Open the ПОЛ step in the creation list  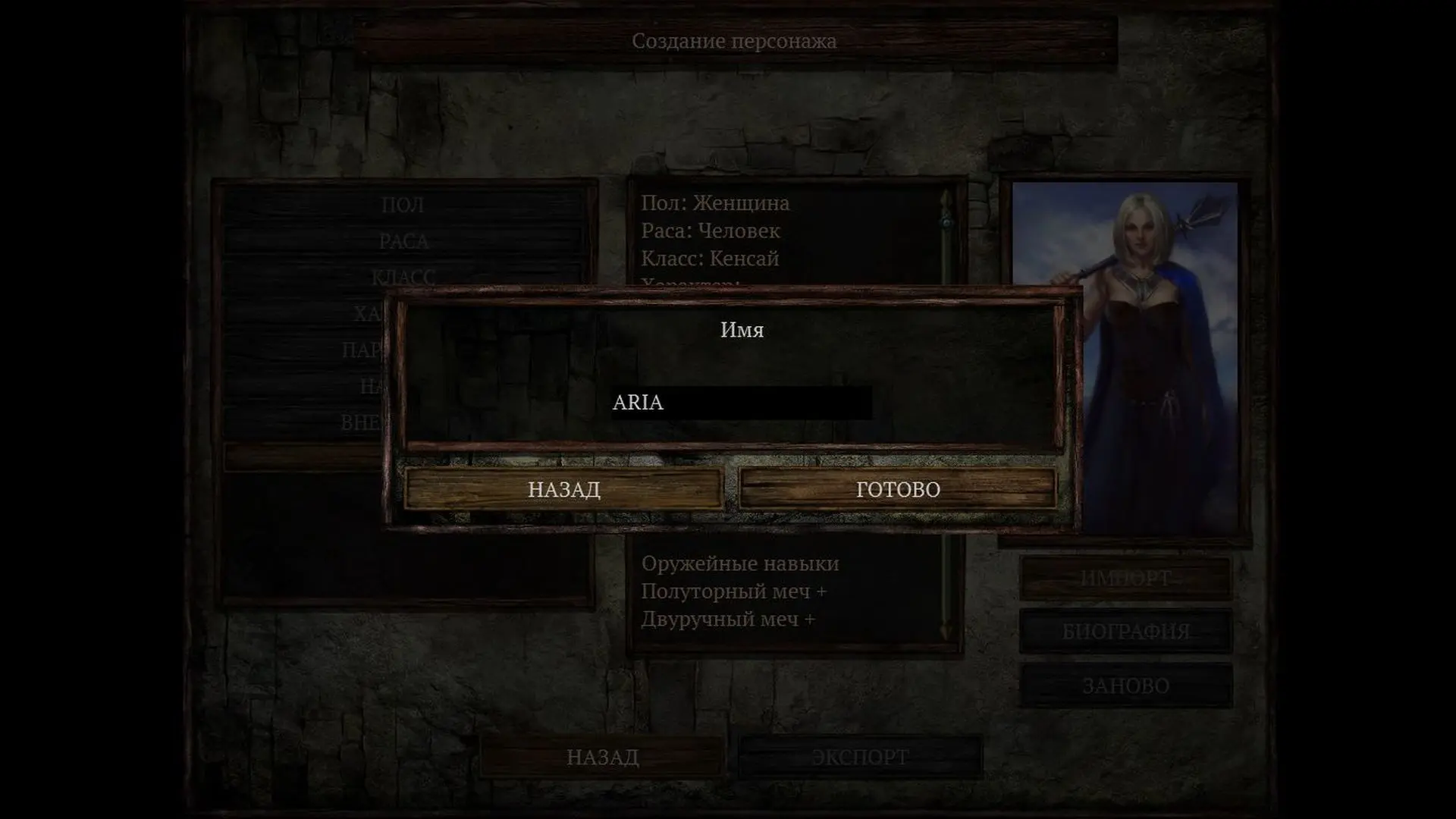[403, 205]
